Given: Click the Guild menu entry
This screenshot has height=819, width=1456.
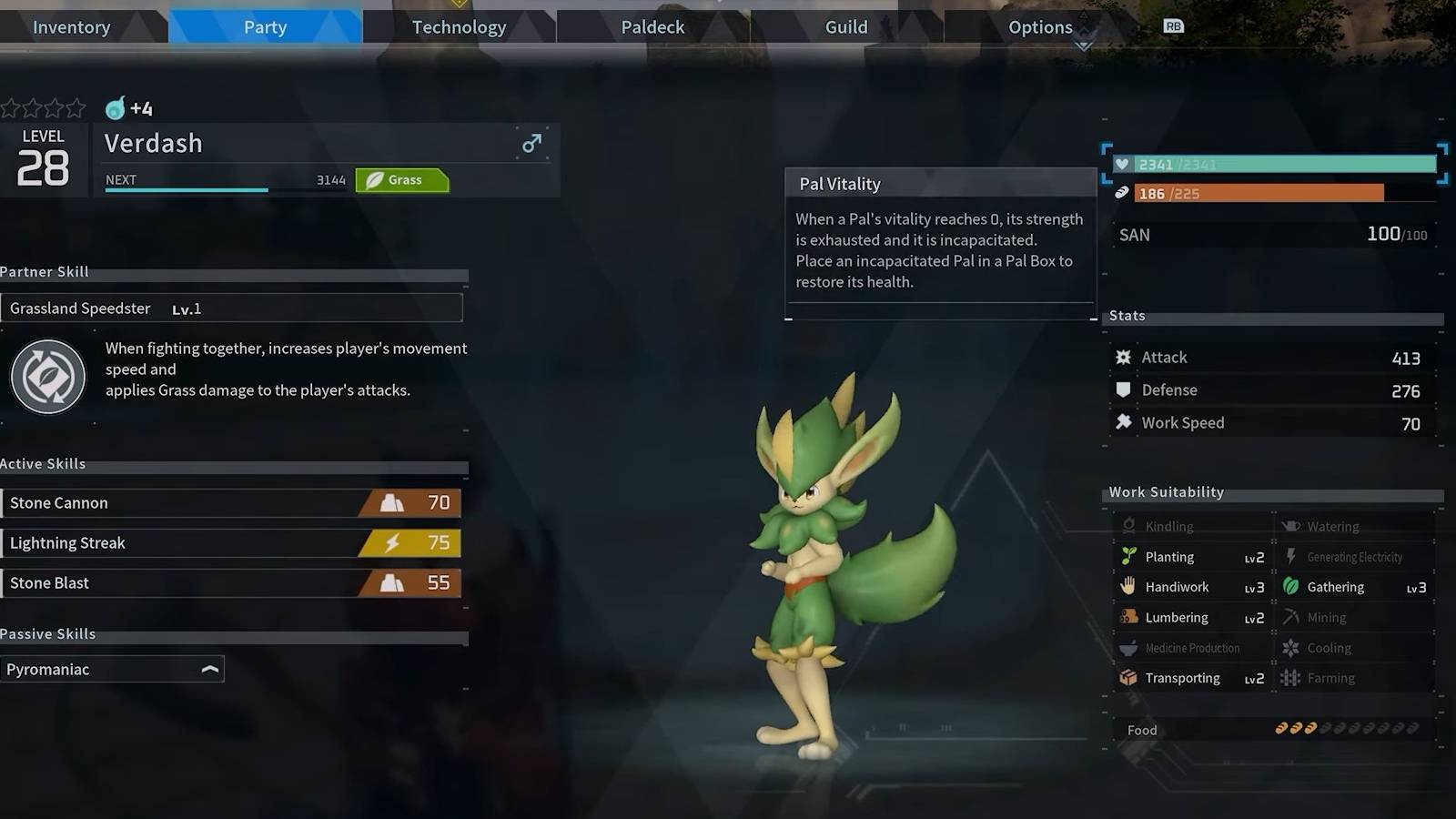Looking at the screenshot, I should click(x=845, y=26).
